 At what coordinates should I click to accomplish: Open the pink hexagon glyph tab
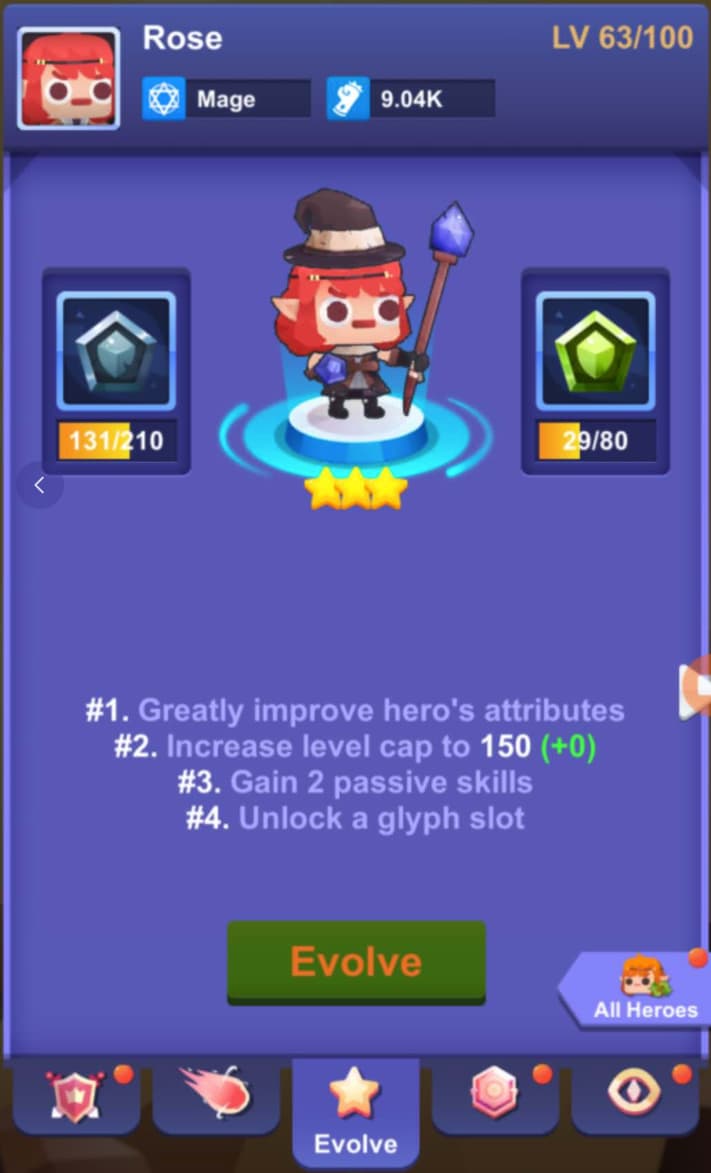pos(496,1094)
